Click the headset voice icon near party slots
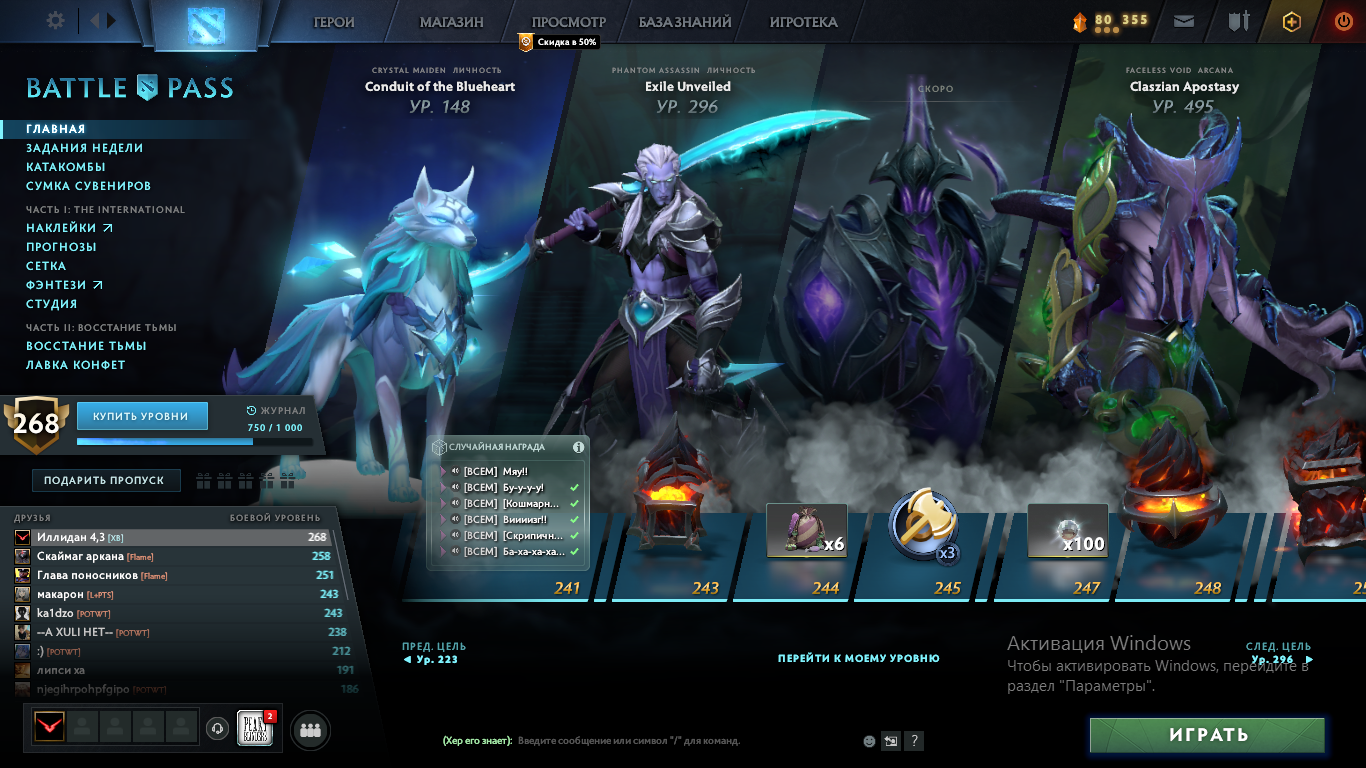The image size is (1366, 768). pyautogui.click(x=218, y=730)
